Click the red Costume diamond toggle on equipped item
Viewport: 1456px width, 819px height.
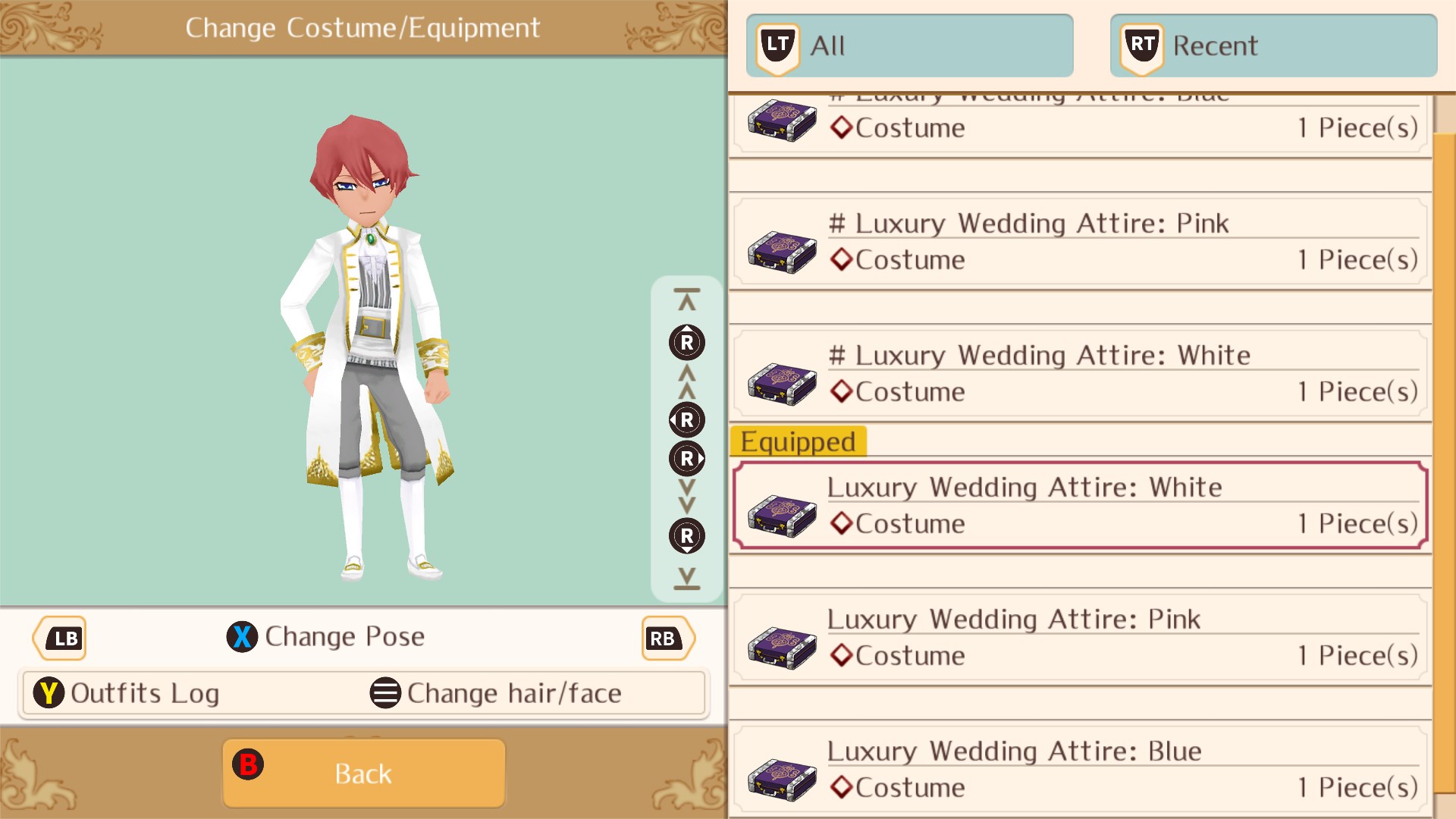[841, 523]
